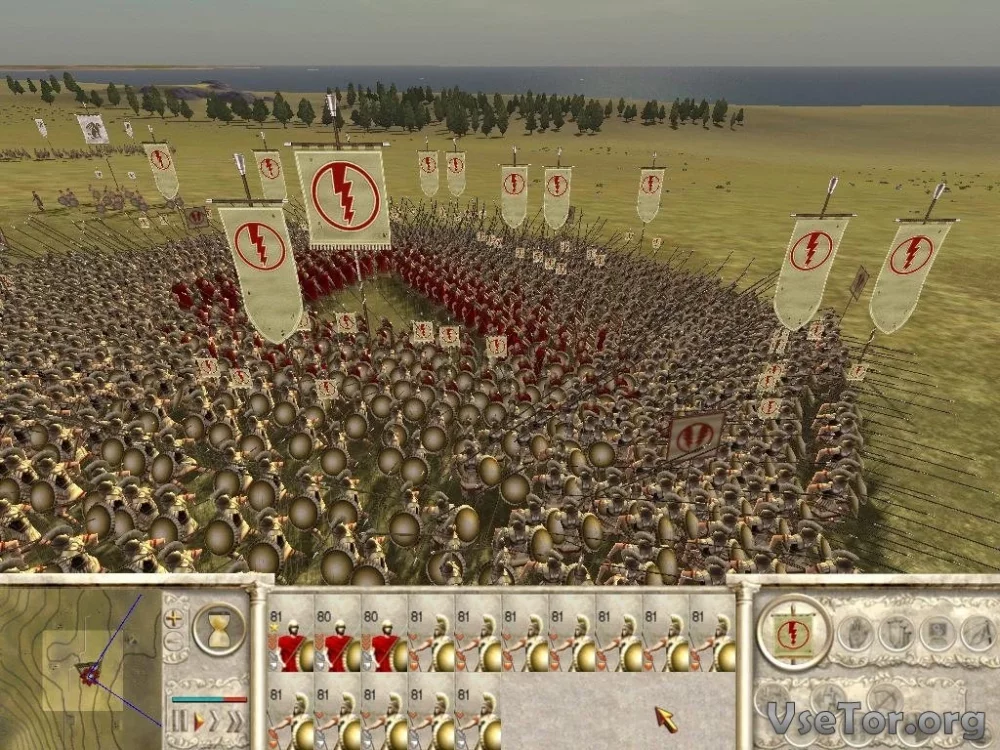This screenshot has height=750, width=1000.
Task: Toggle the guard mode shield icon
Action: click(x=895, y=632)
